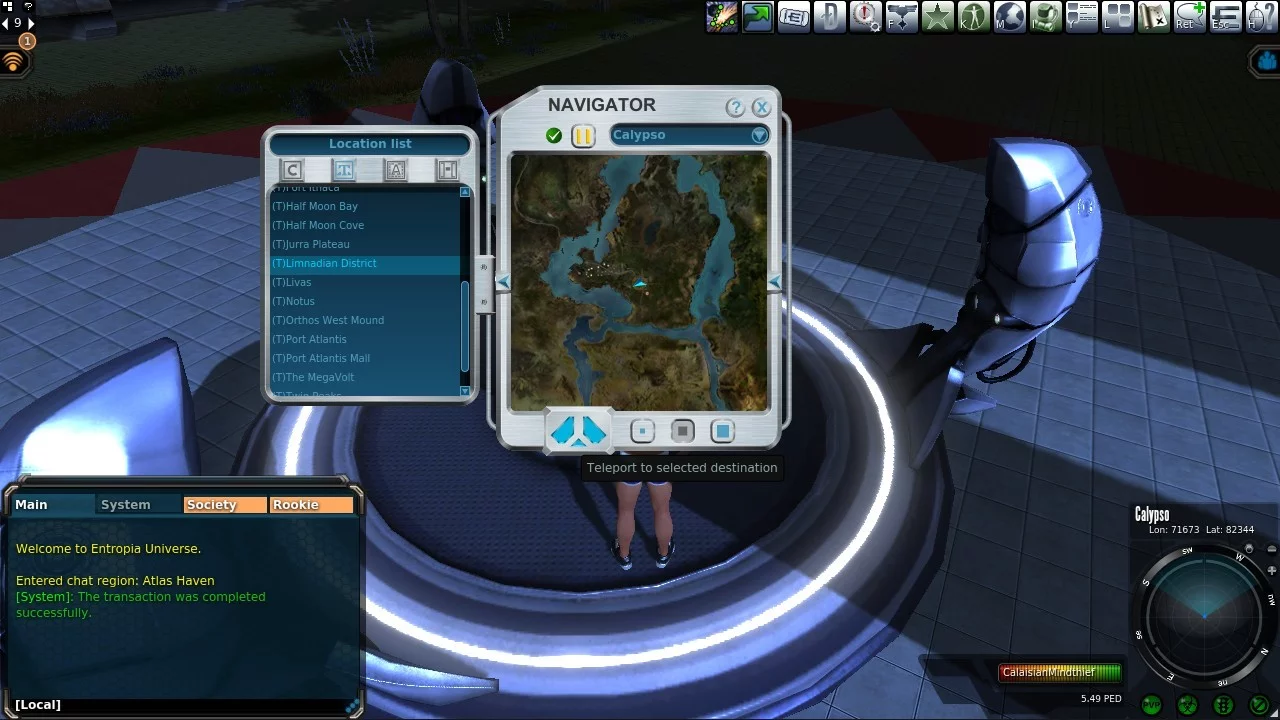Click the yellow pause button in Navigator

point(583,136)
